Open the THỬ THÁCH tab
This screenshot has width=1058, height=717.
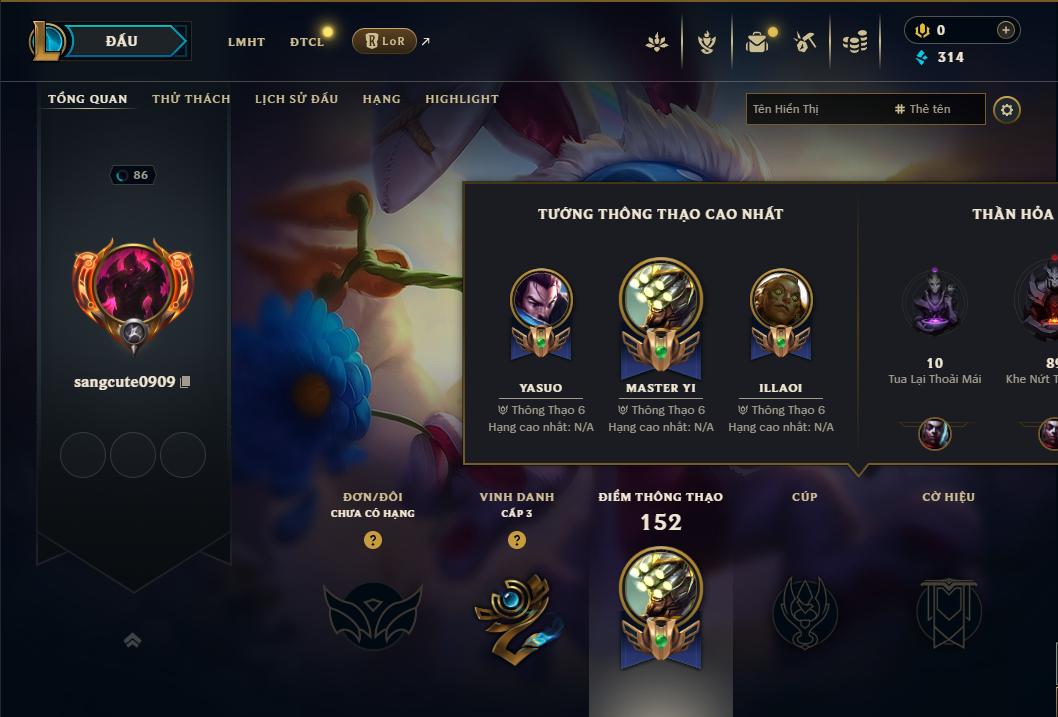191,99
